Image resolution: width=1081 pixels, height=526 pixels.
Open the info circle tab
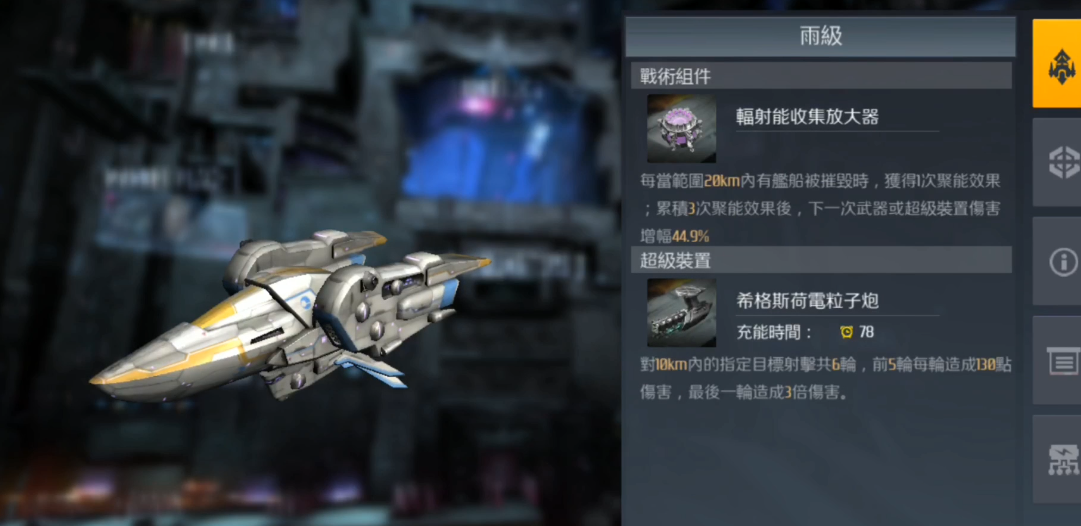(x=1058, y=262)
